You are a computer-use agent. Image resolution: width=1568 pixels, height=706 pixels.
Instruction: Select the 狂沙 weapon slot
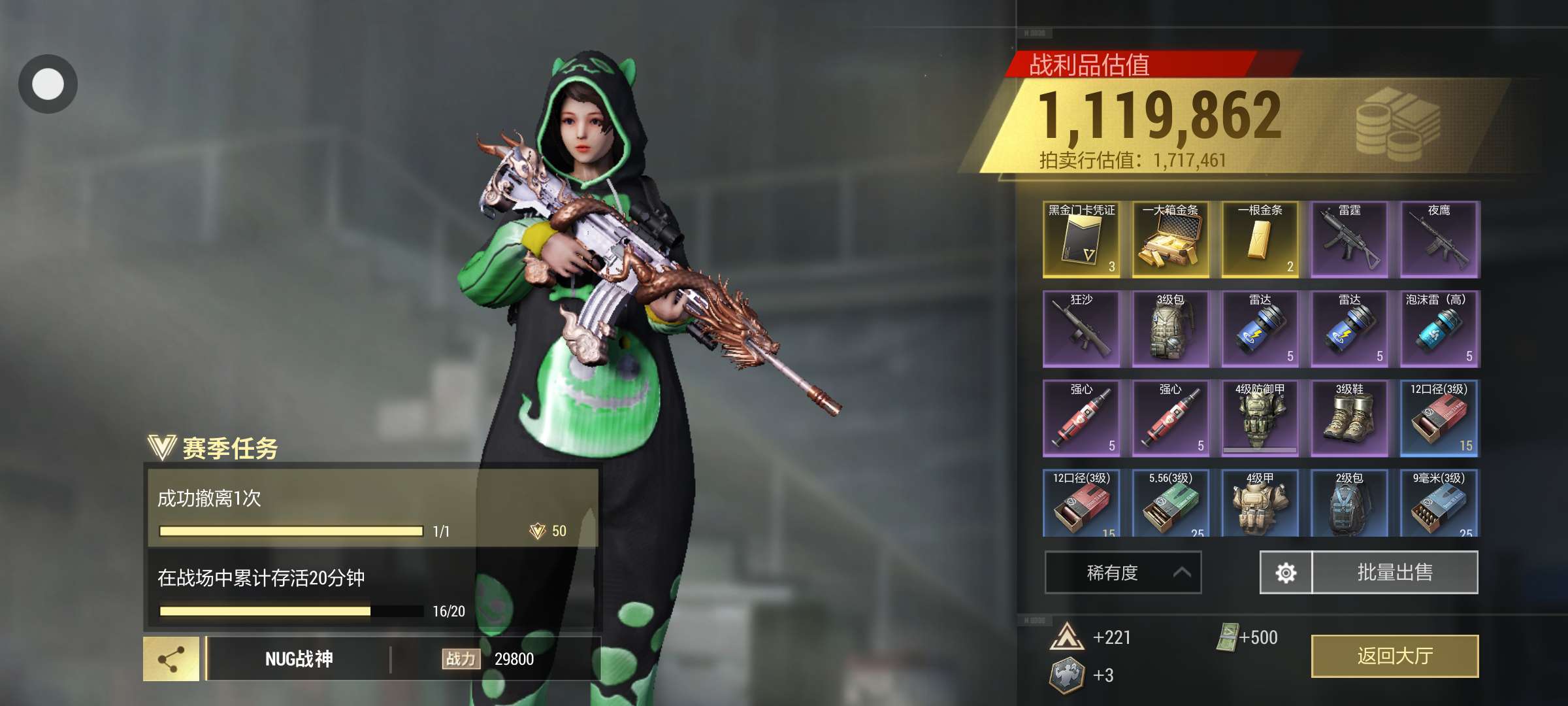1081,329
